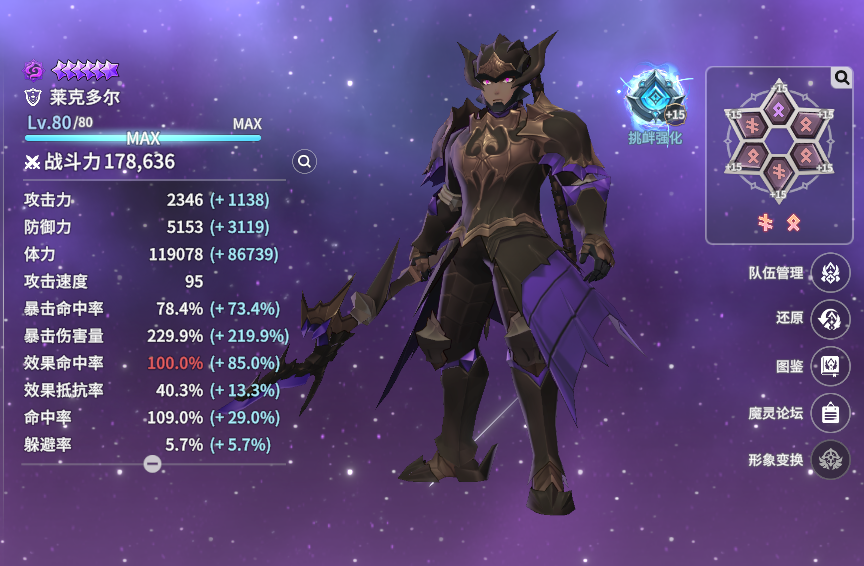This screenshot has height=566, width=864.
Task: Select the 还原 restore button
Action: click(830, 319)
